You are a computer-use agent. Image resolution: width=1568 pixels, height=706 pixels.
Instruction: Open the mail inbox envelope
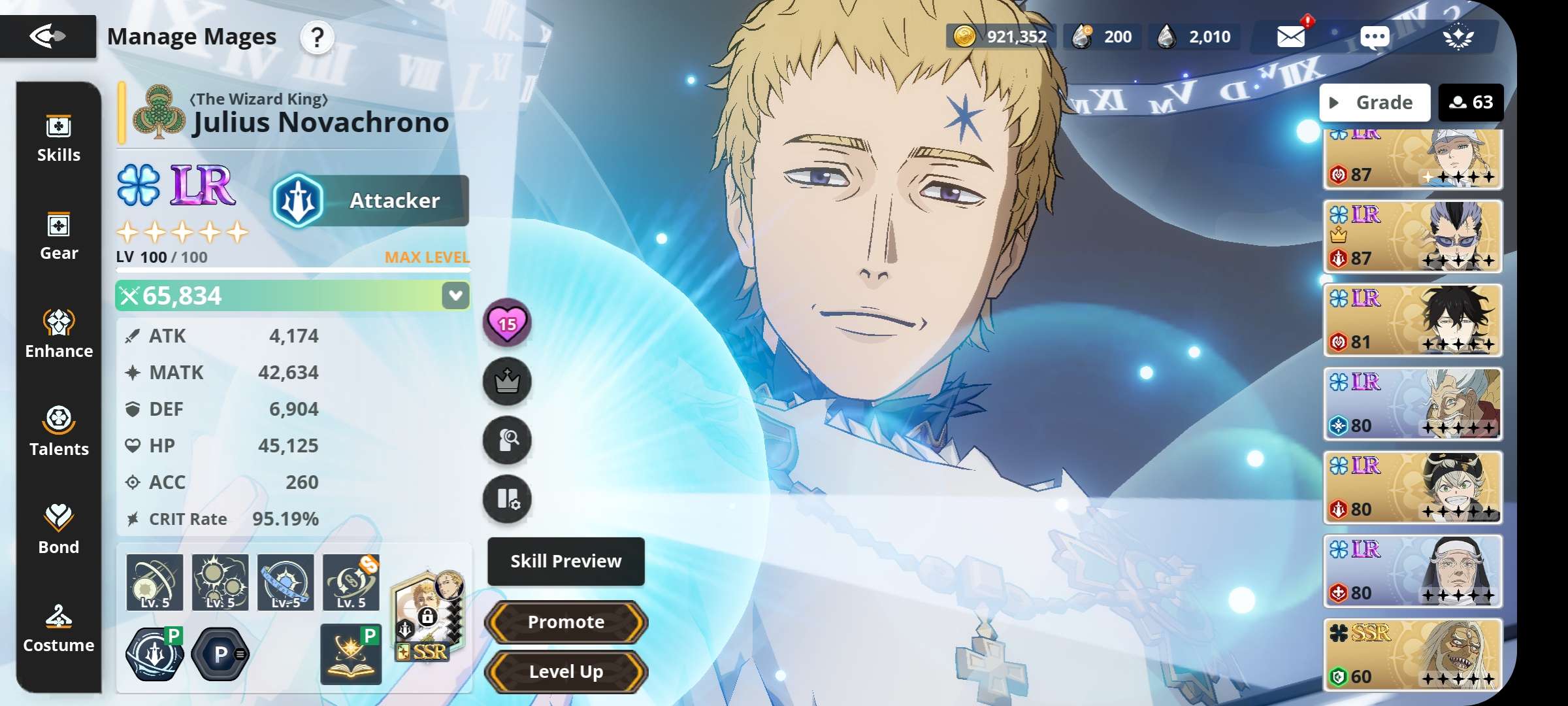[x=1291, y=37]
